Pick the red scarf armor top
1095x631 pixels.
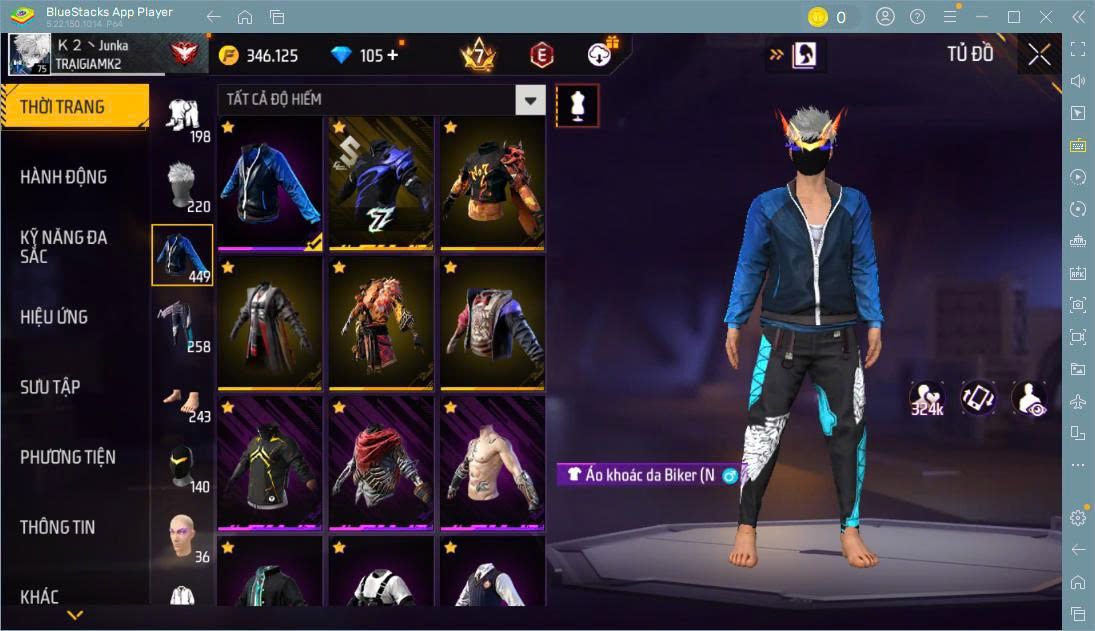coord(380,464)
